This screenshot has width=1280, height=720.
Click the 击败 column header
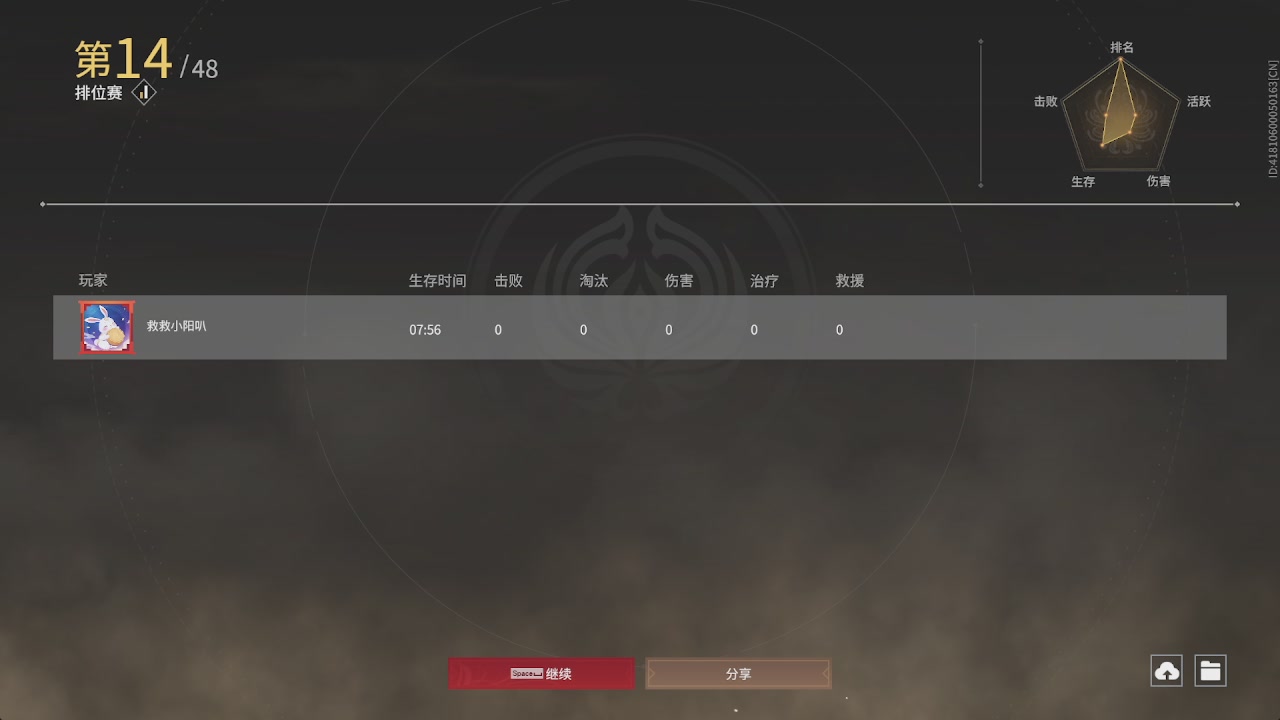pyautogui.click(x=508, y=281)
